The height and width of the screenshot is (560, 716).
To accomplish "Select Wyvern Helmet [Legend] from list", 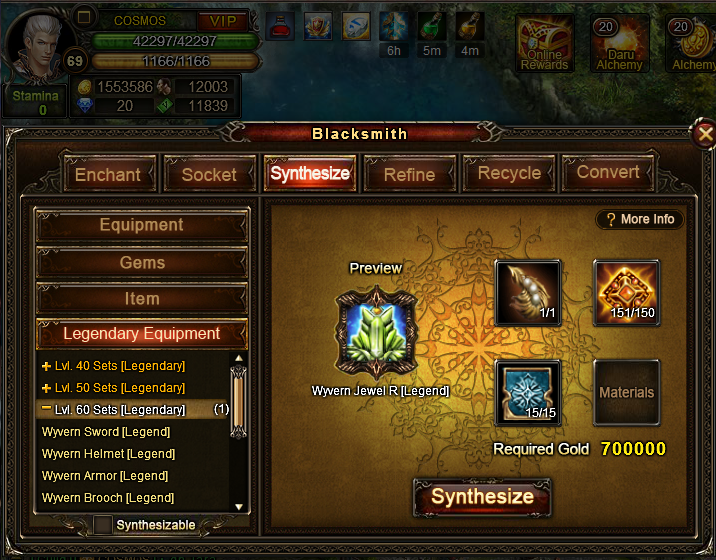I will click(x=108, y=454).
